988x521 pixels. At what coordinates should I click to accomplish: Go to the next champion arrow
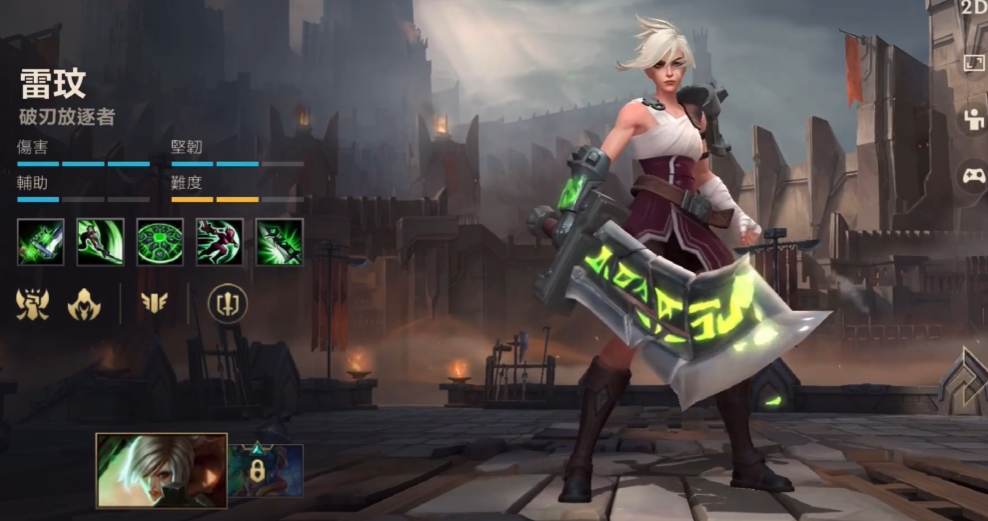(968, 379)
